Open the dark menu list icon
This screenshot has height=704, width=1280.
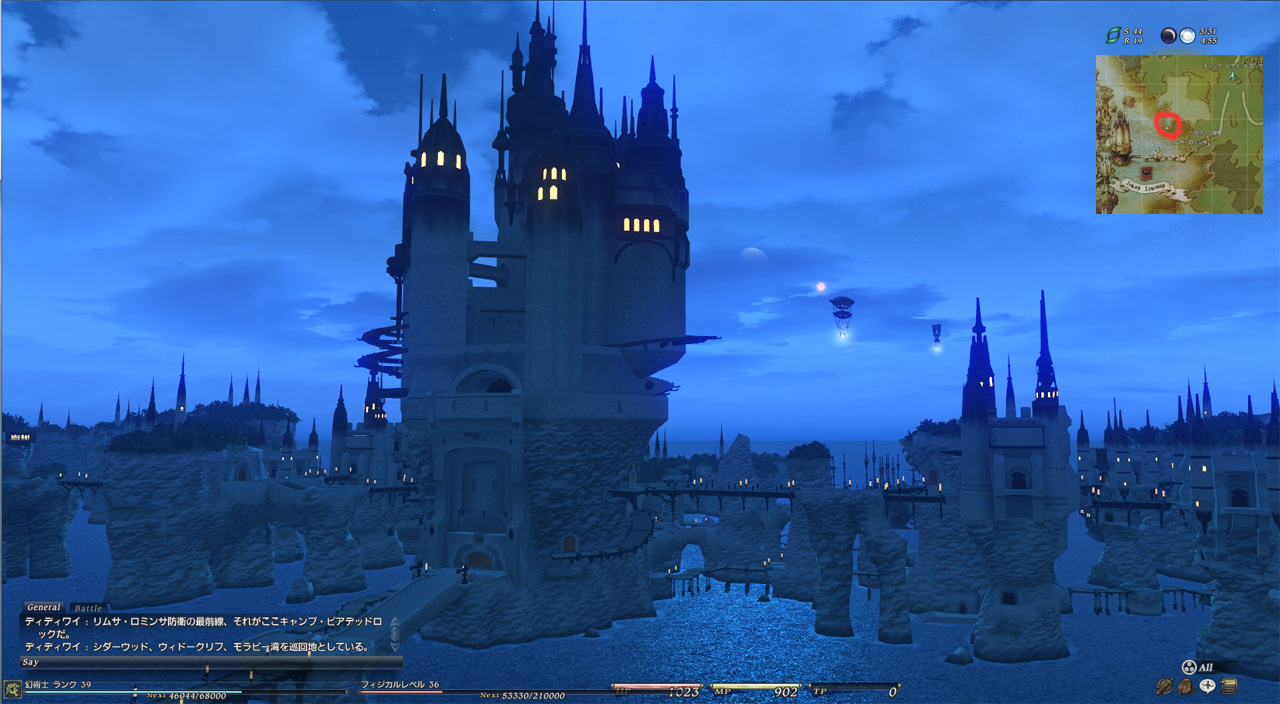pos(1229,686)
